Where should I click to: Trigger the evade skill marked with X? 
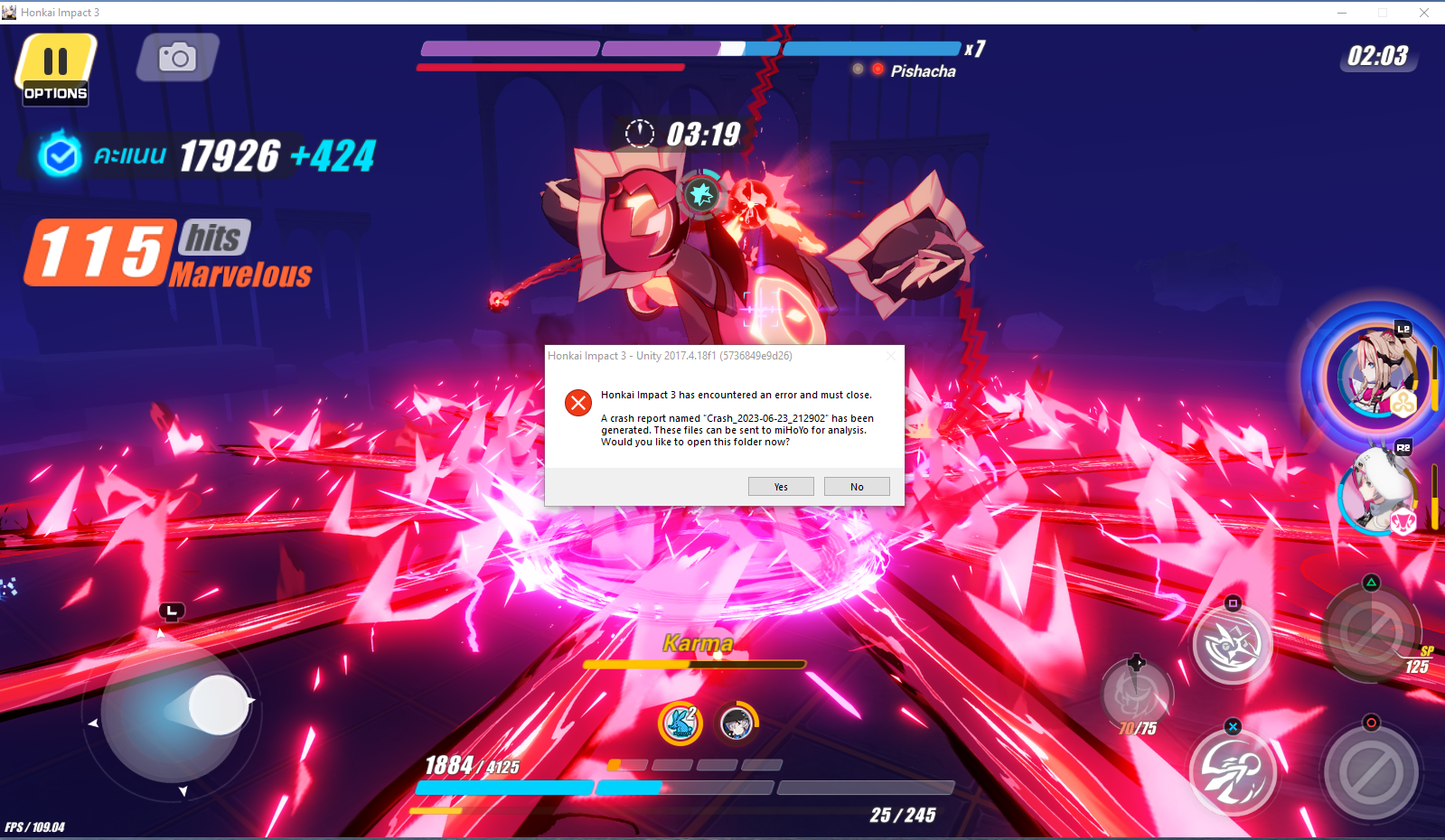(x=1233, y=773)
